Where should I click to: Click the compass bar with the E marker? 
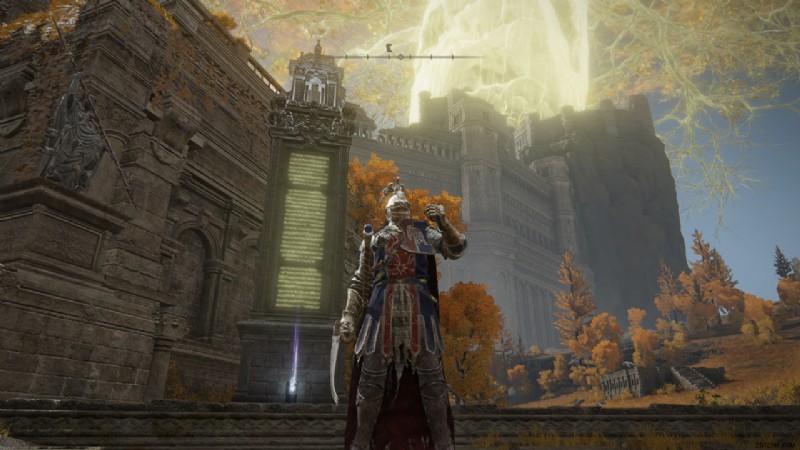click(400, 56)
